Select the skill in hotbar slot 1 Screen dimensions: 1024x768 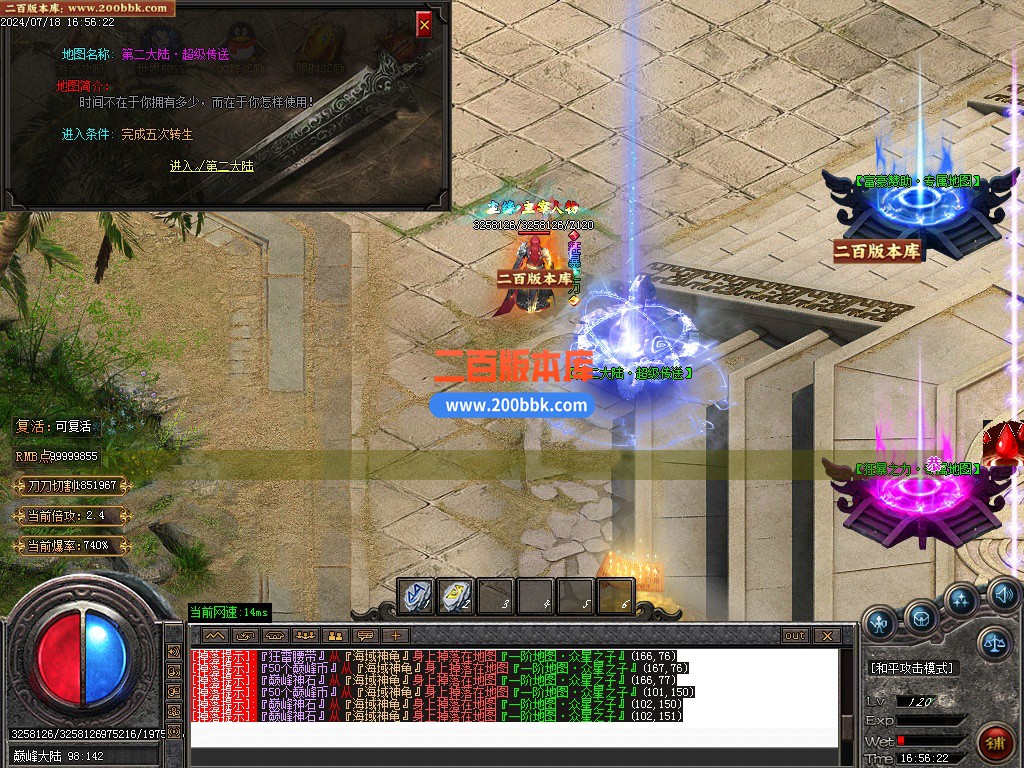click(416, 596)
